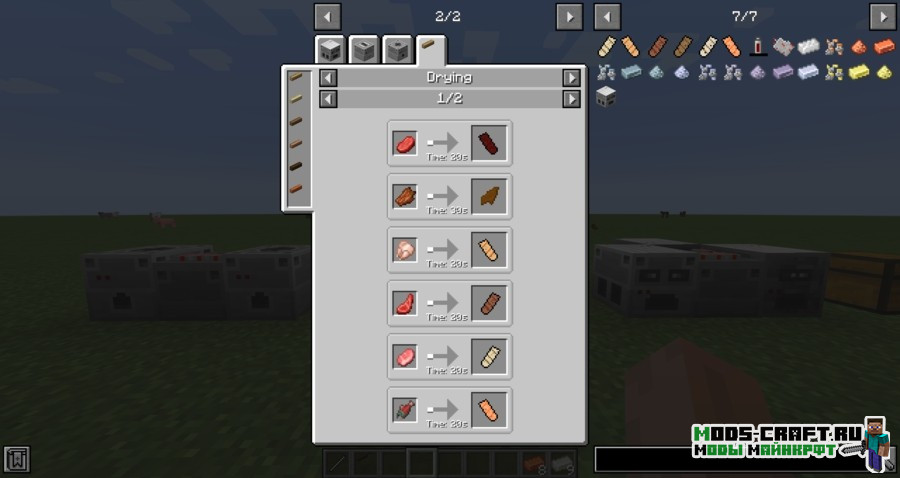
Task: Select the rotten flesh ingredient slot
Action: pos(405,410)
